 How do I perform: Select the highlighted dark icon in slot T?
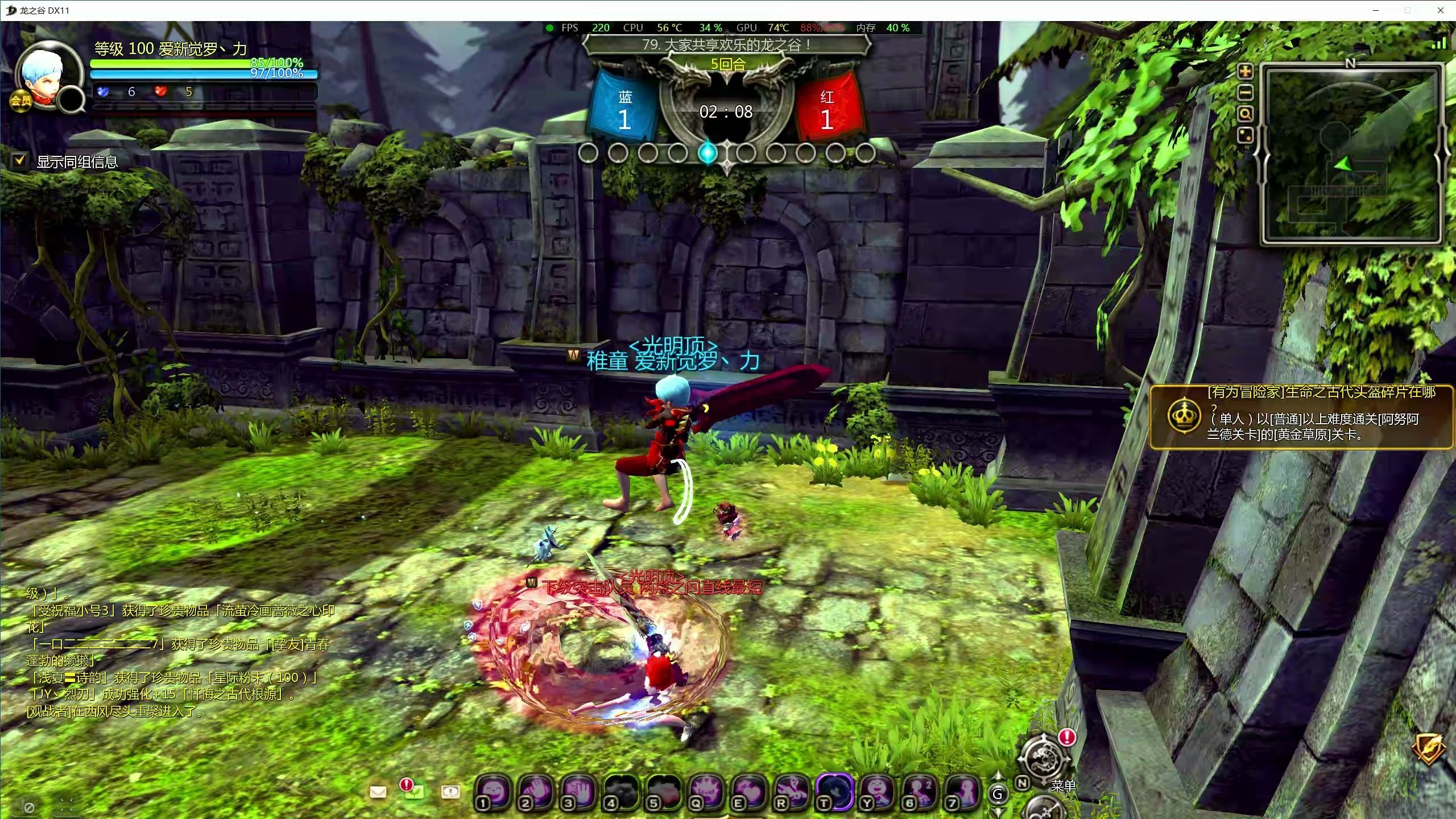[834, 791]
